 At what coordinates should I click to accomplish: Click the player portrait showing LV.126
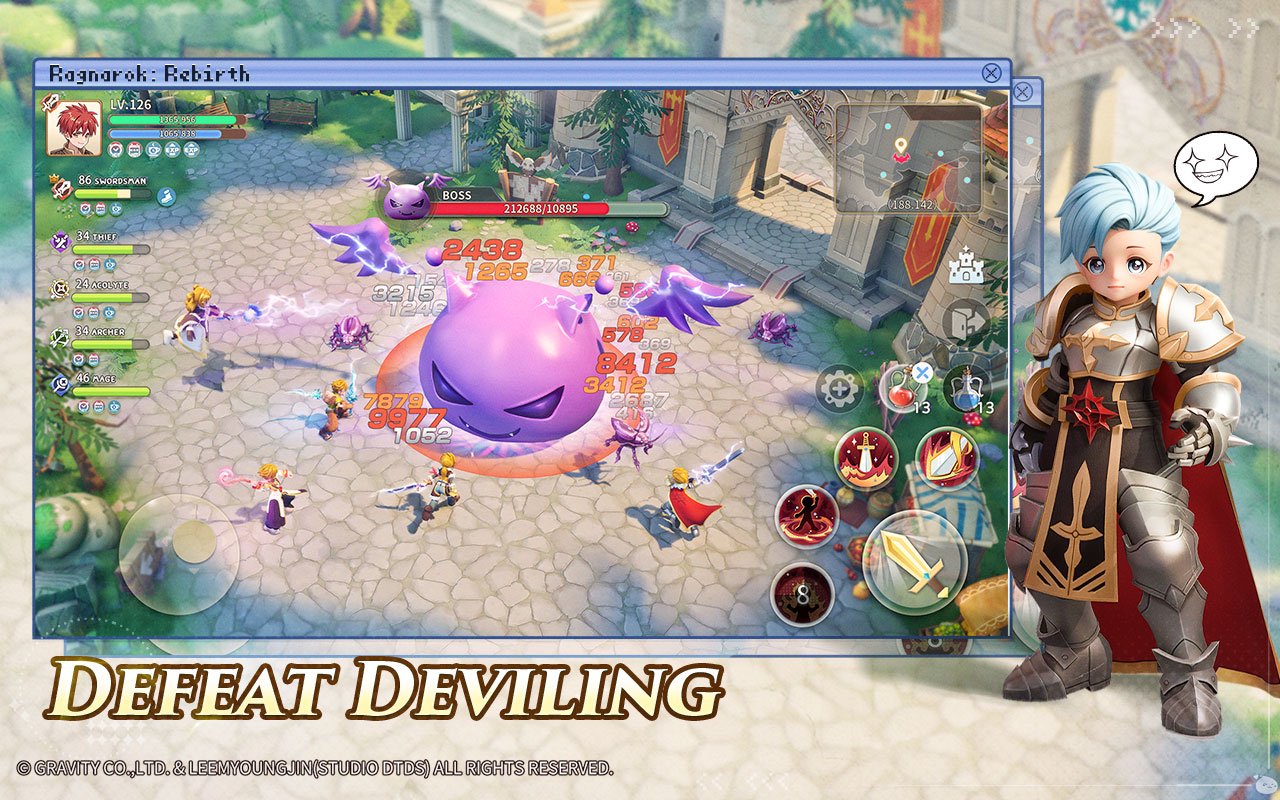[x=72, y=130]
